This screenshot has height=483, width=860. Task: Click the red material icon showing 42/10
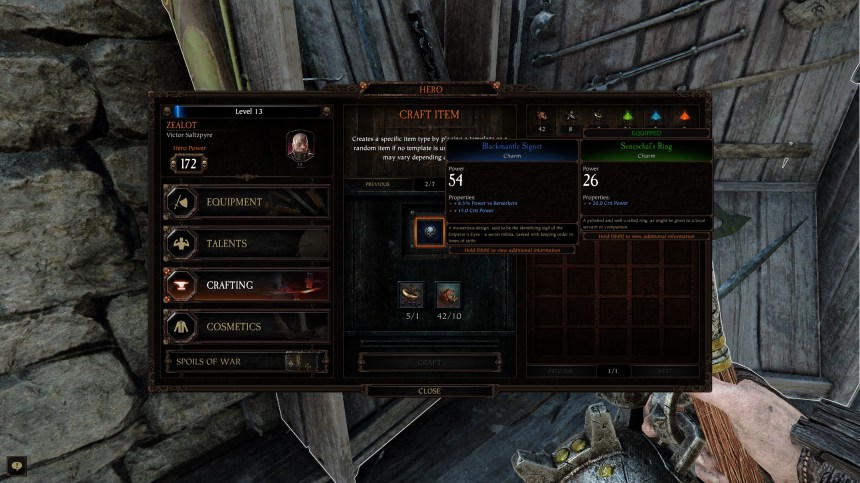coord(448,294)
